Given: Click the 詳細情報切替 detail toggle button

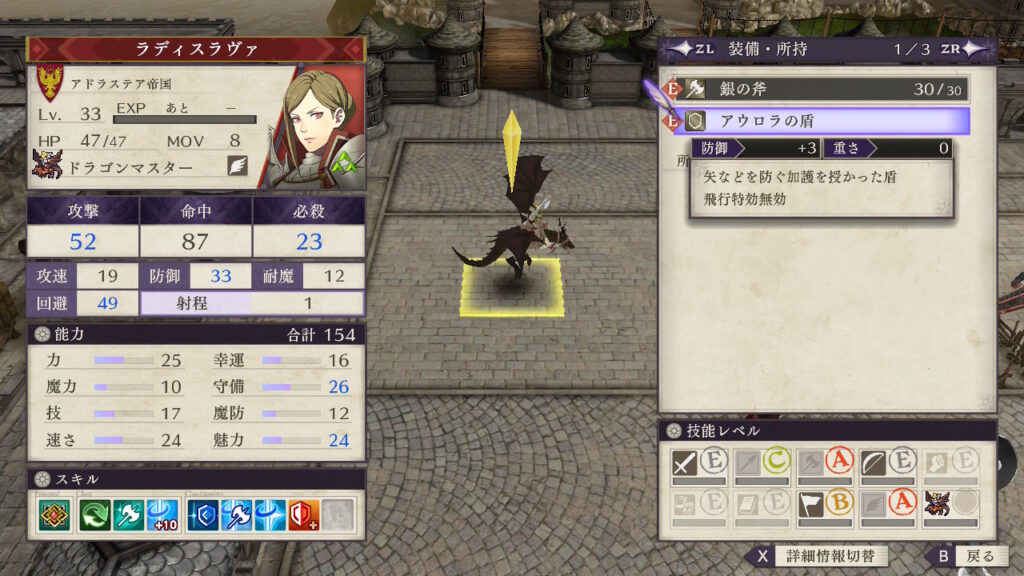Looking at the screenshot, I should (x=817, y=556).
